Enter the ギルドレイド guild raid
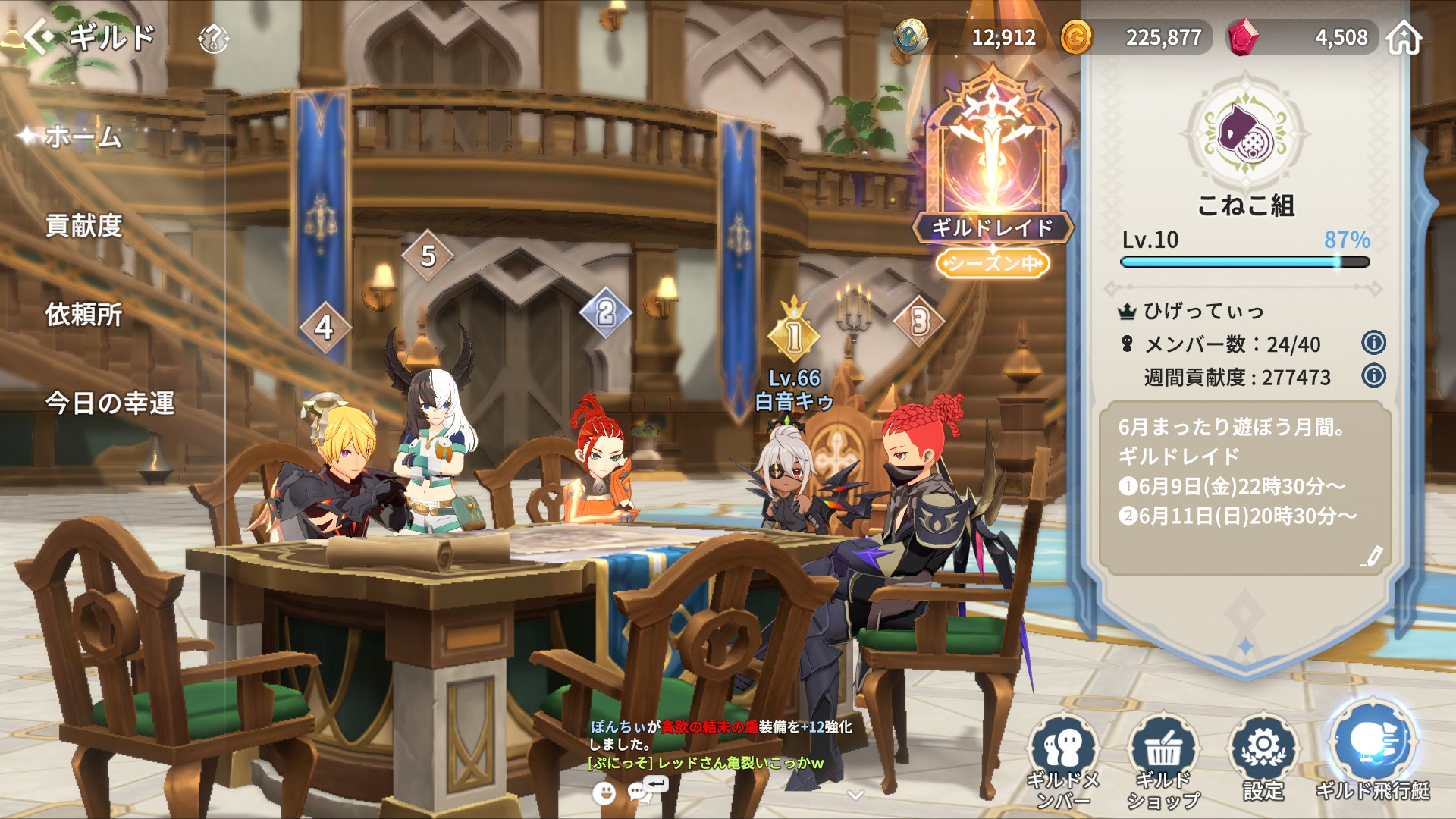Screen dimensions: 1456x819 (992, 174)
